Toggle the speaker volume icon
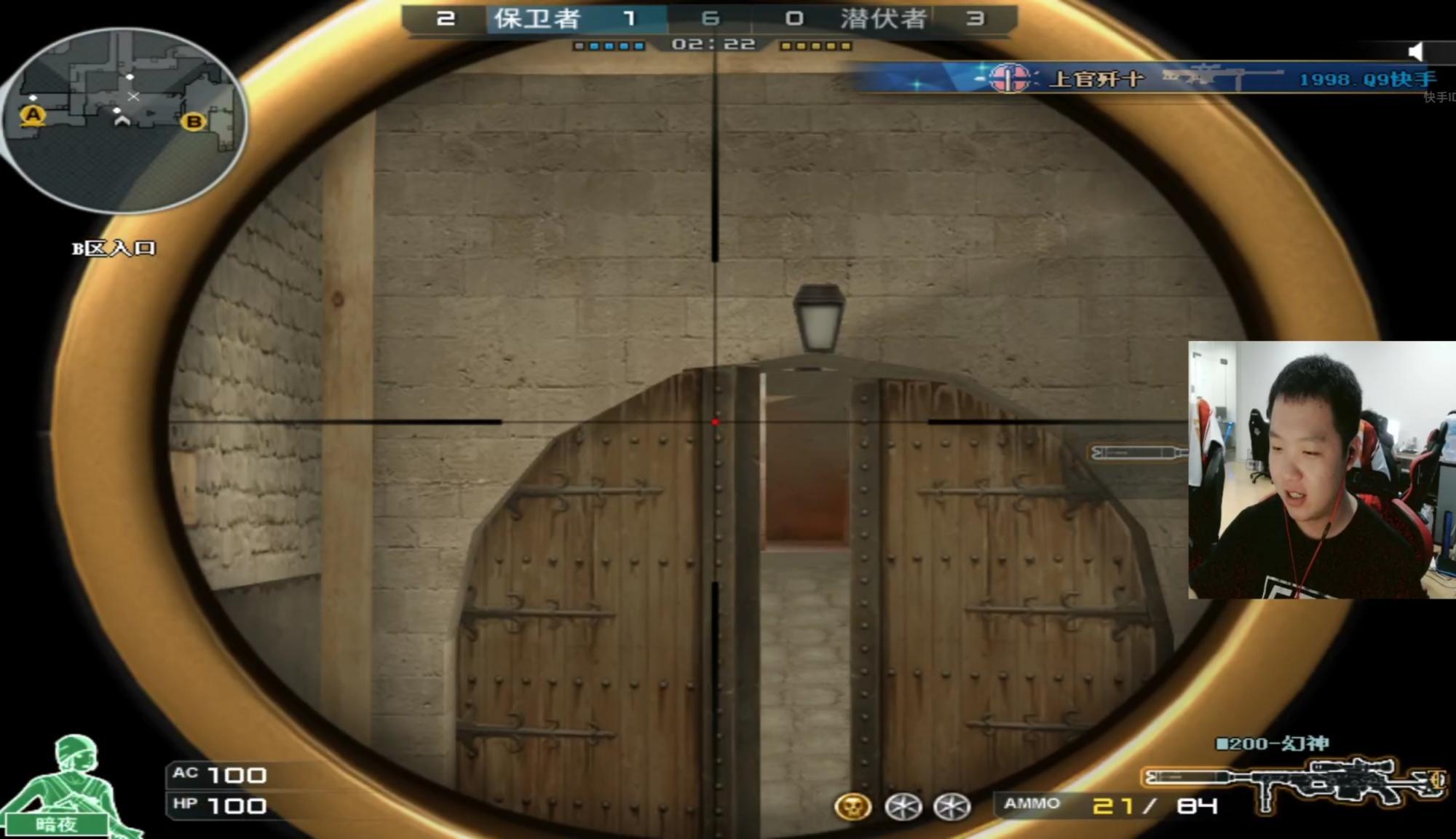Image resolution: width=1456 pixels, height=839 pixels. click(x=1416, y=51)
